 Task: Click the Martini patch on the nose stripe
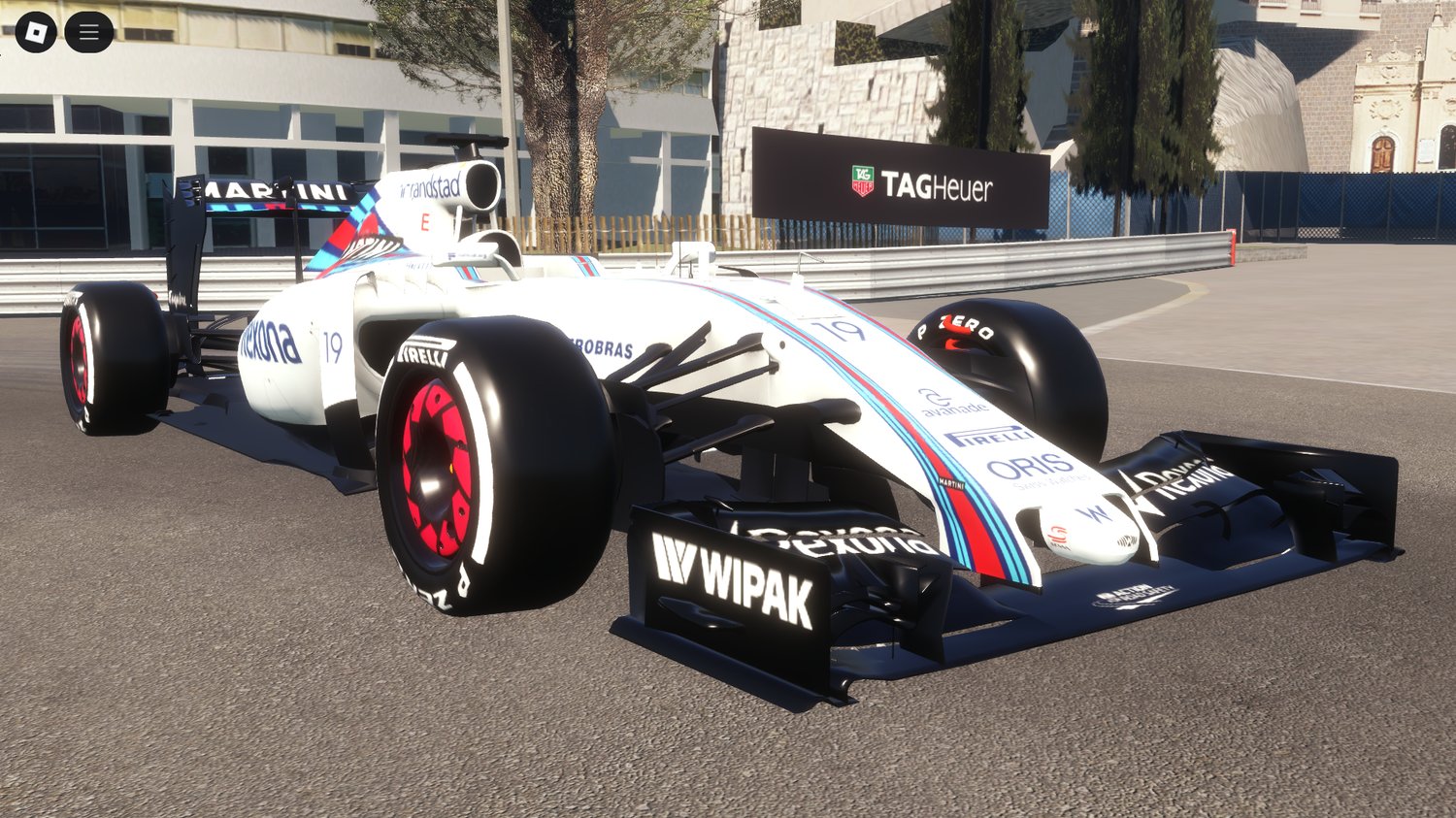pyautogui.click(x=951, y=483)
